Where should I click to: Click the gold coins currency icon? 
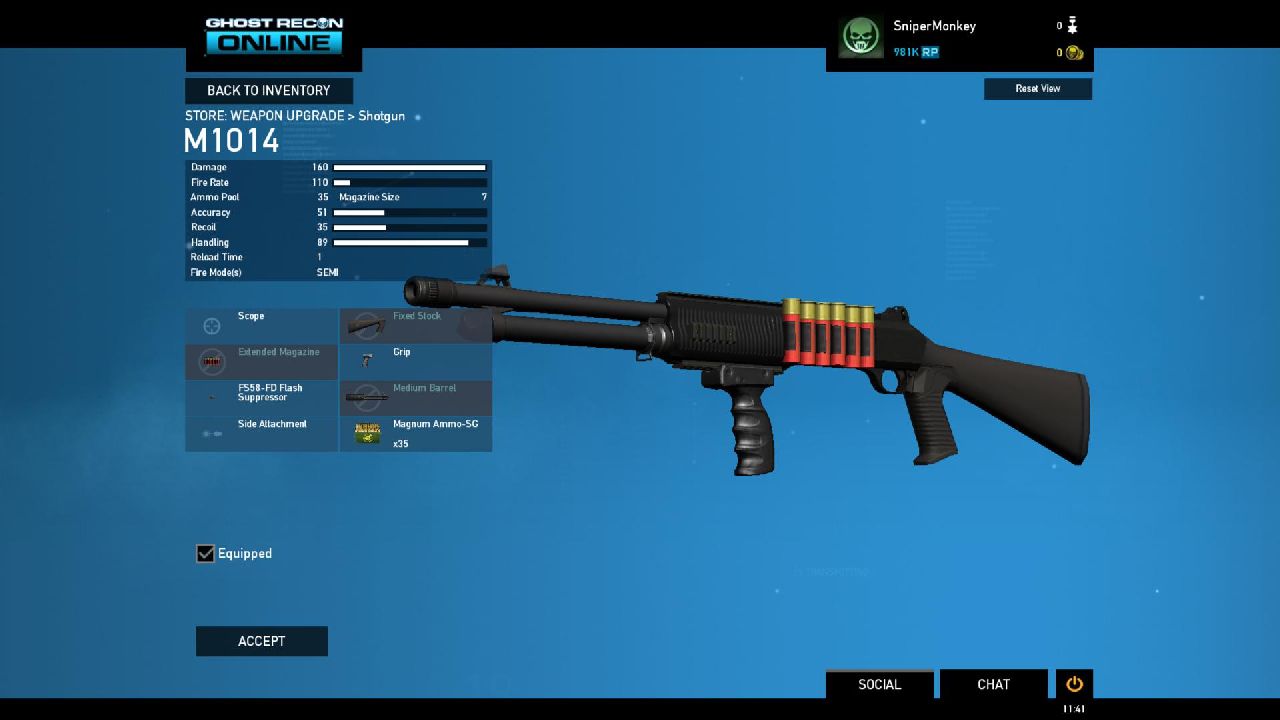click(1075, 53)
